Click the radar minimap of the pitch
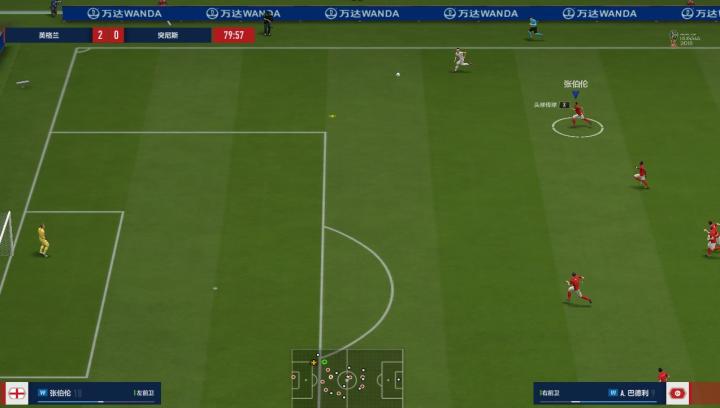720x408 pixels. click(347, 378)
